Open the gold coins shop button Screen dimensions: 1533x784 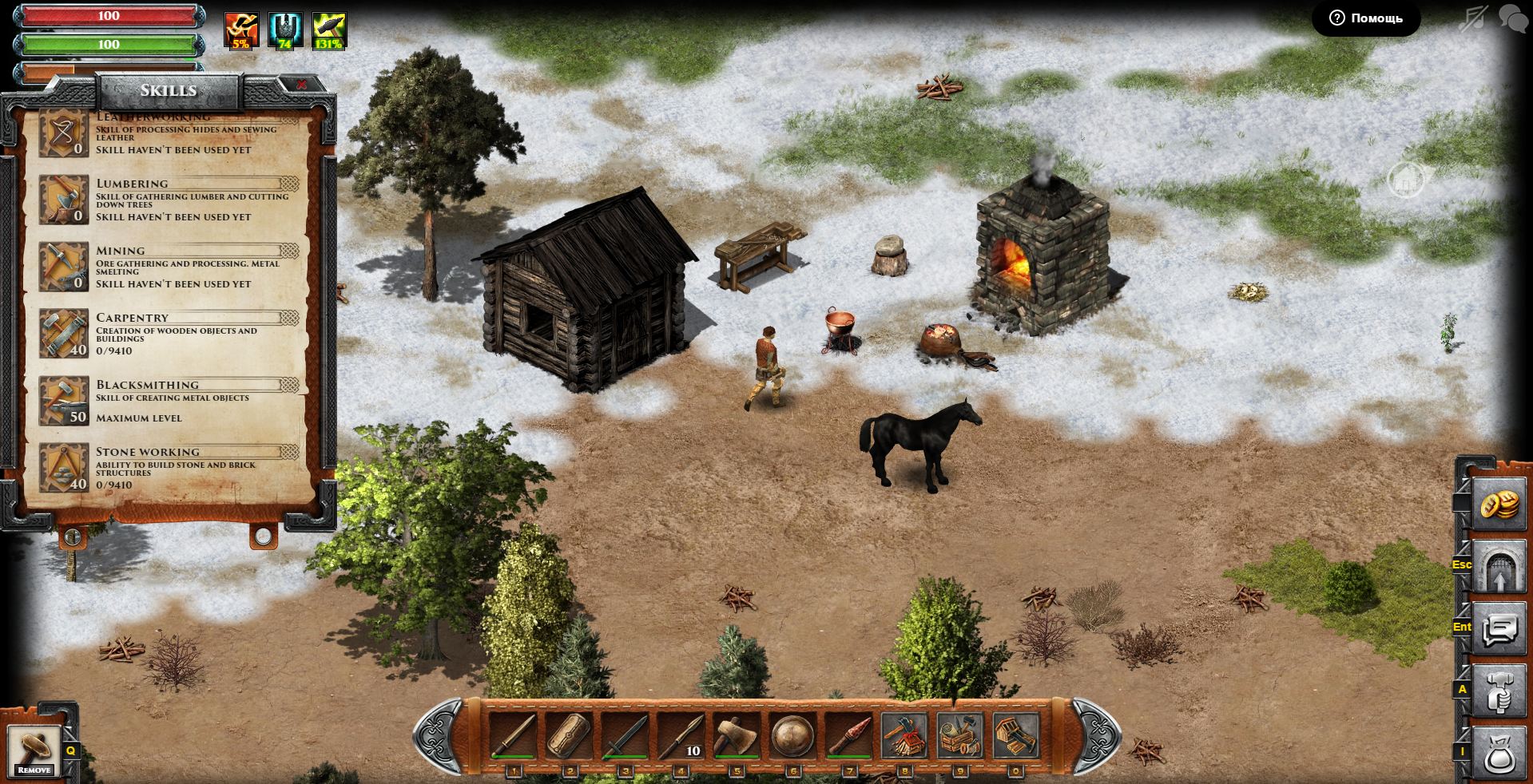click(1499, 505)
